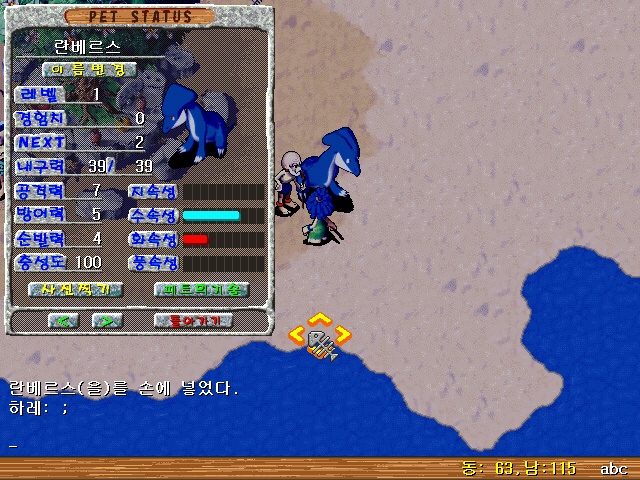Close pet status with 돌아가기 button
640x480 pixels.
point(194,321)
